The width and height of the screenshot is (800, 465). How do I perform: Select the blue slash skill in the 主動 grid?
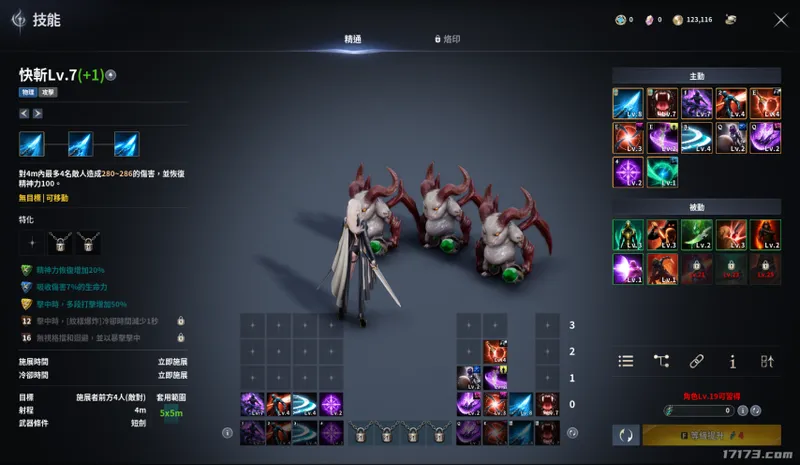coord(628,103)
